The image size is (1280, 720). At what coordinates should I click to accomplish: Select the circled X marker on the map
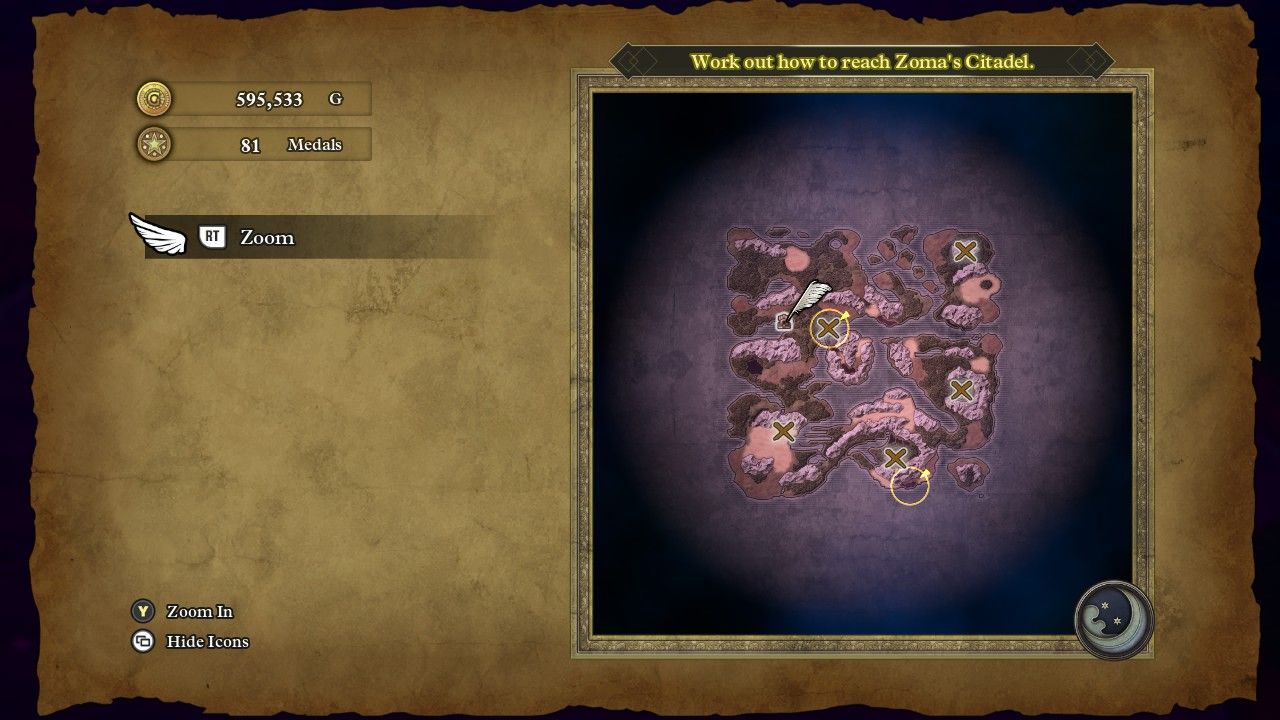[x=828, y=328]
